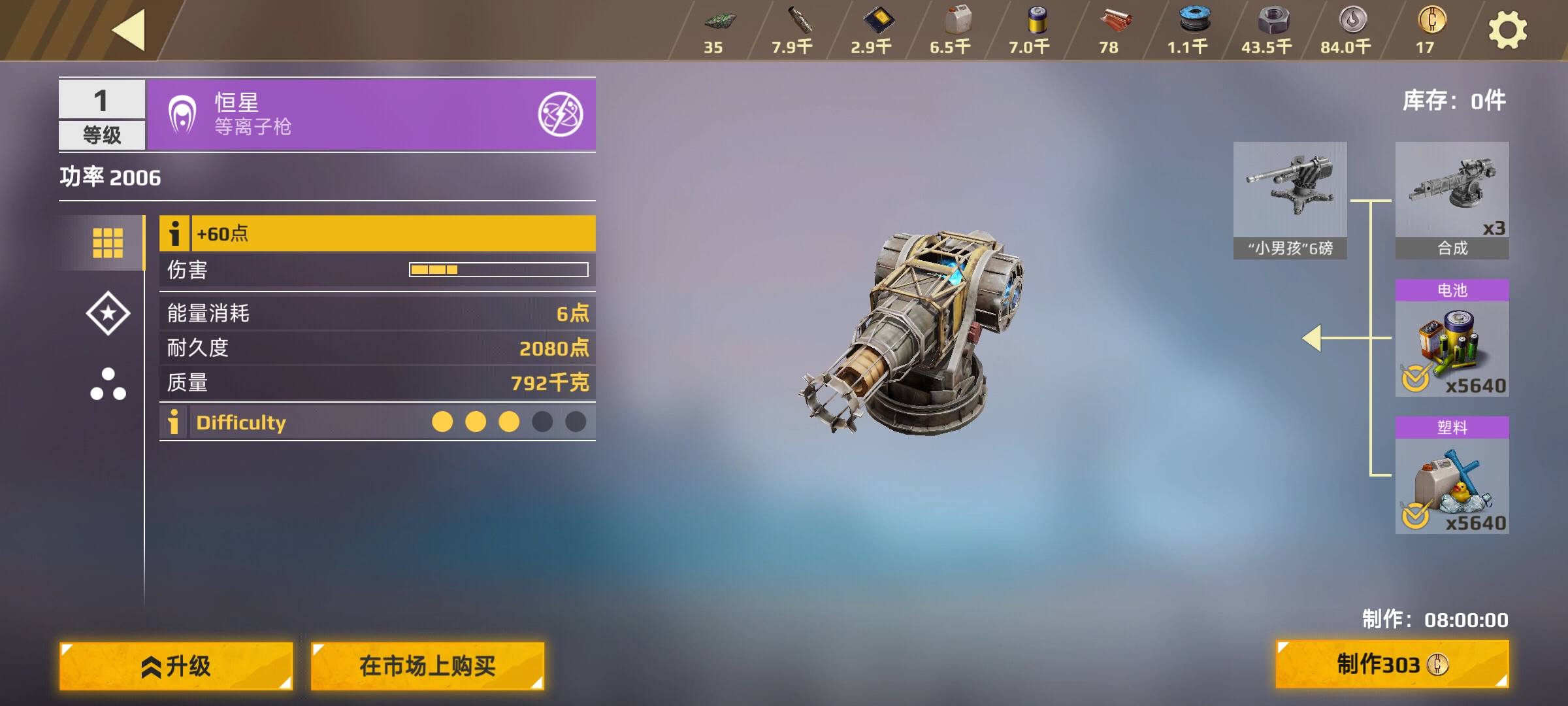Select the grid stats tab

click(x=108, y=243)
